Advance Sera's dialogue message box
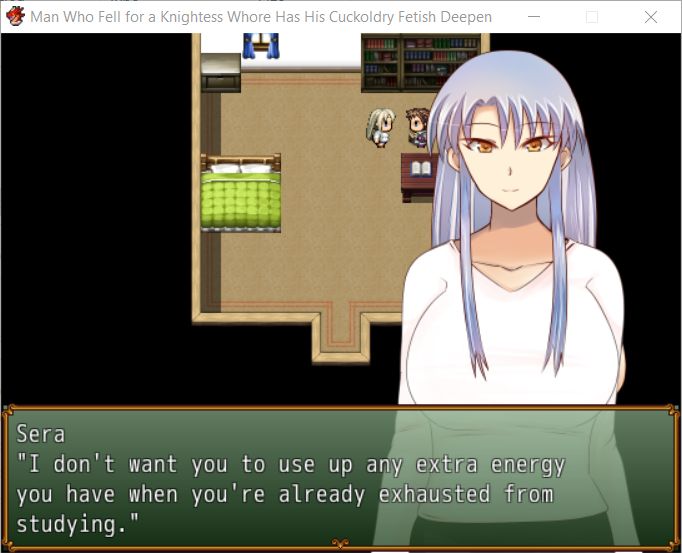 coord(340,478)
